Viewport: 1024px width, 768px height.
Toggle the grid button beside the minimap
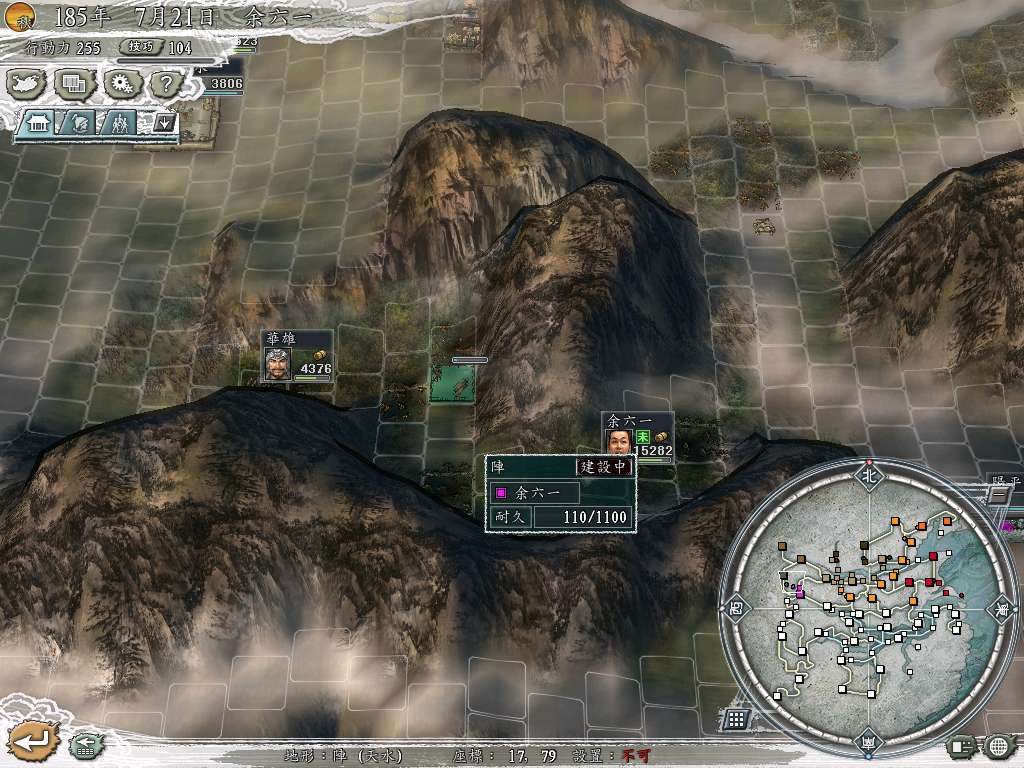(x=736, y=718)
